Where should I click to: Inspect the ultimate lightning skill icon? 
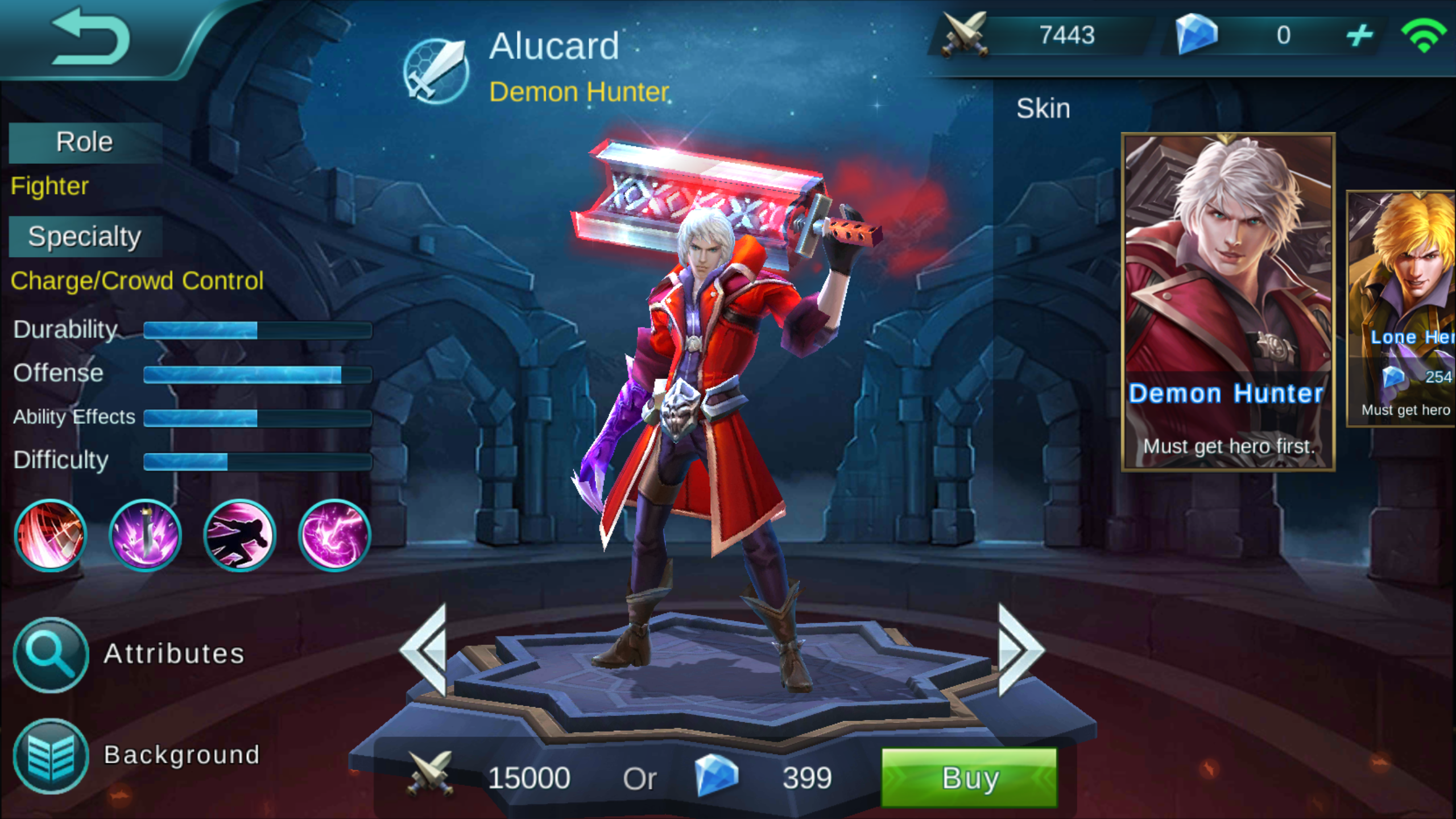[333, 535]
